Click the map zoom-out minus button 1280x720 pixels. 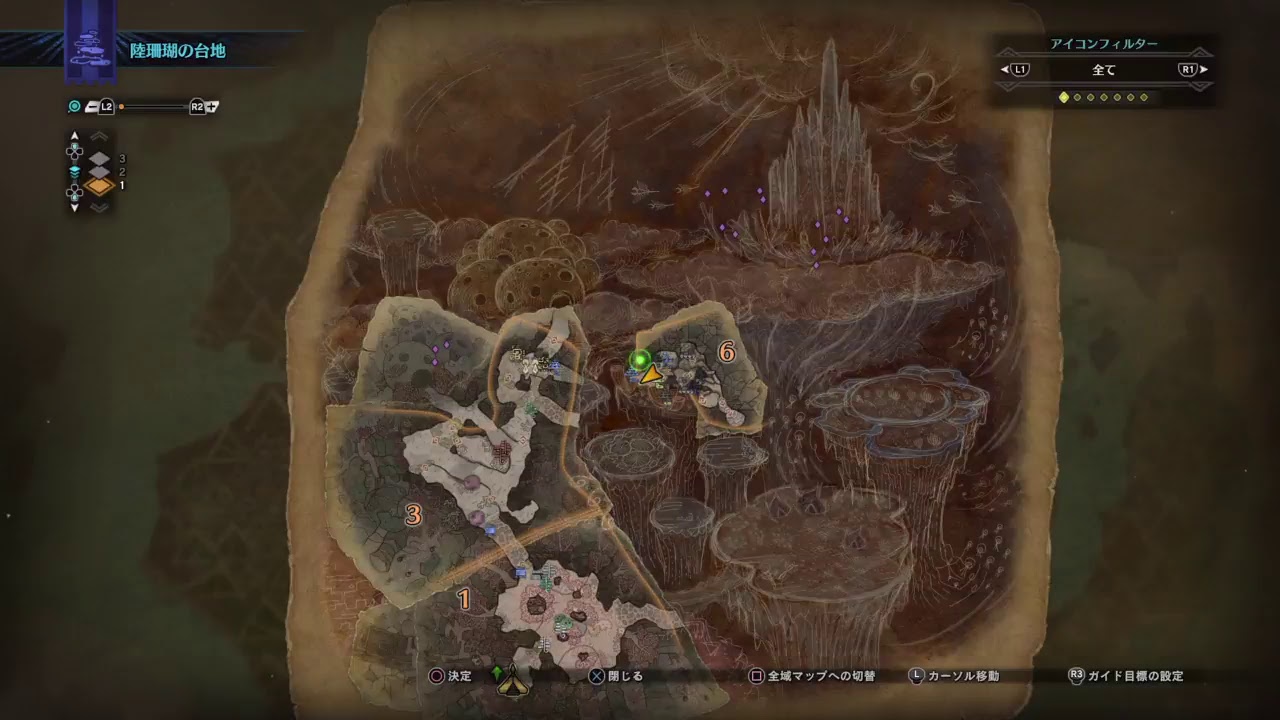pos(92,106)
